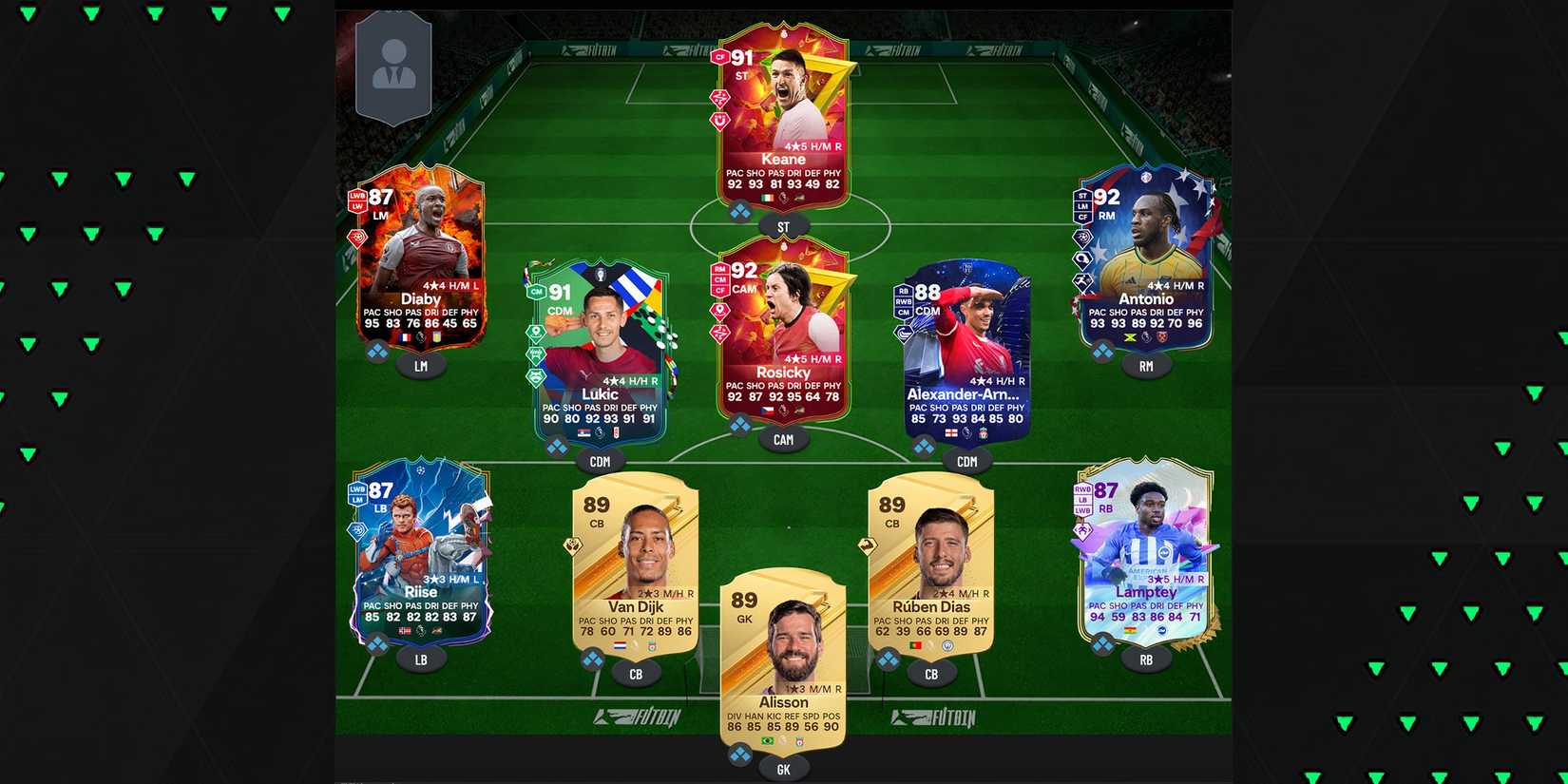This screenshot has width=1568, height=784.
Task: Click the empty manager slot icon
Action: (394, 67)
